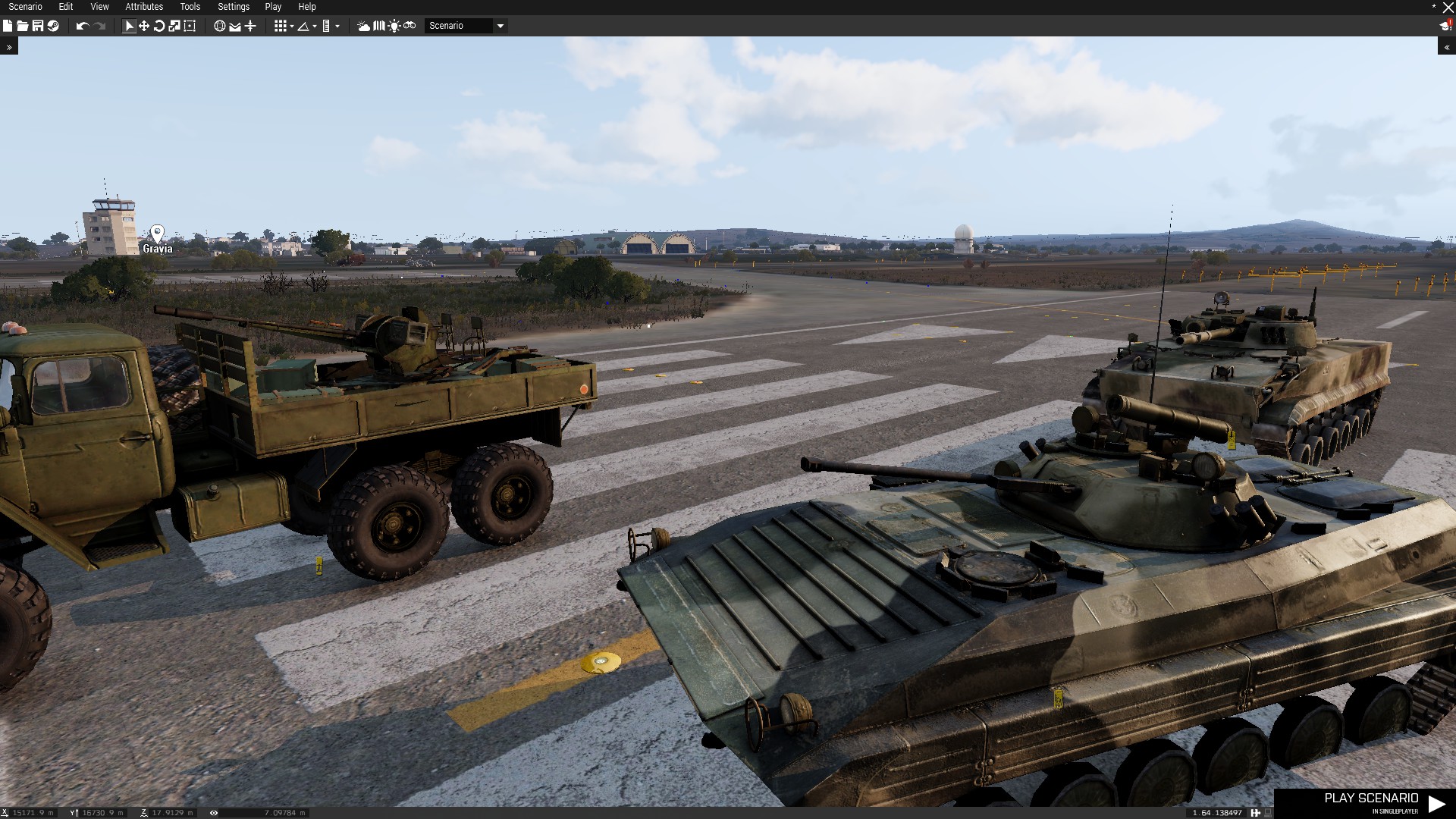
Task: Open the Play menu
Action: click(273, 7)
